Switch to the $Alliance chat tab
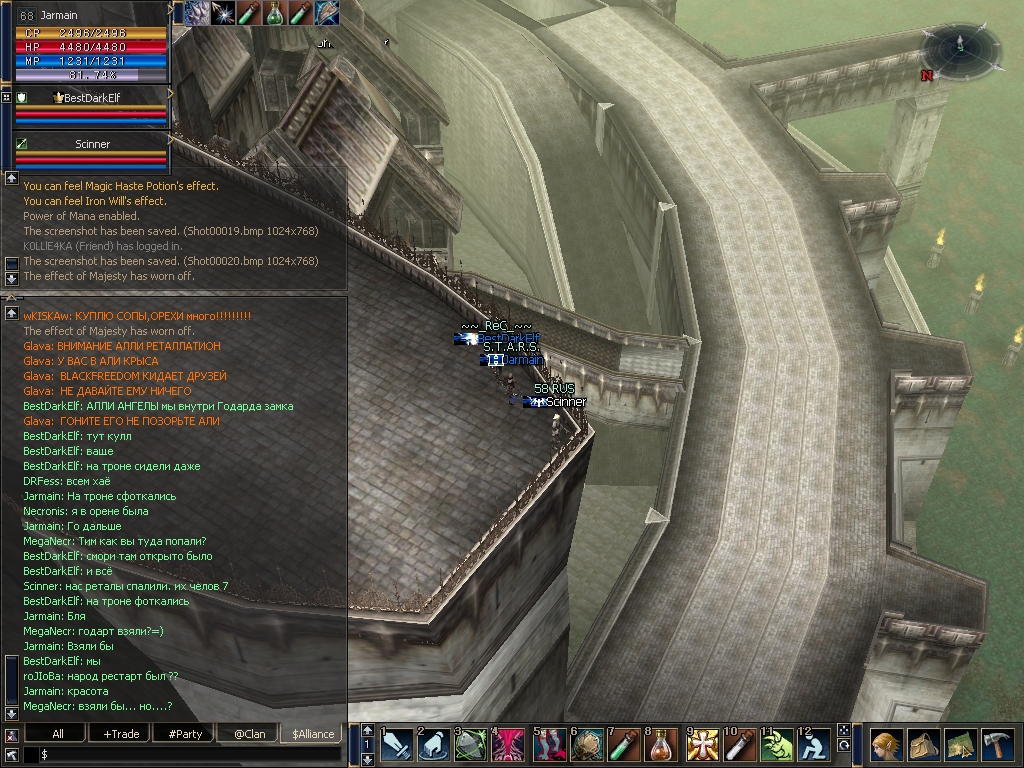The width and height of the screenshot is (1024, 768). point(311,734)
